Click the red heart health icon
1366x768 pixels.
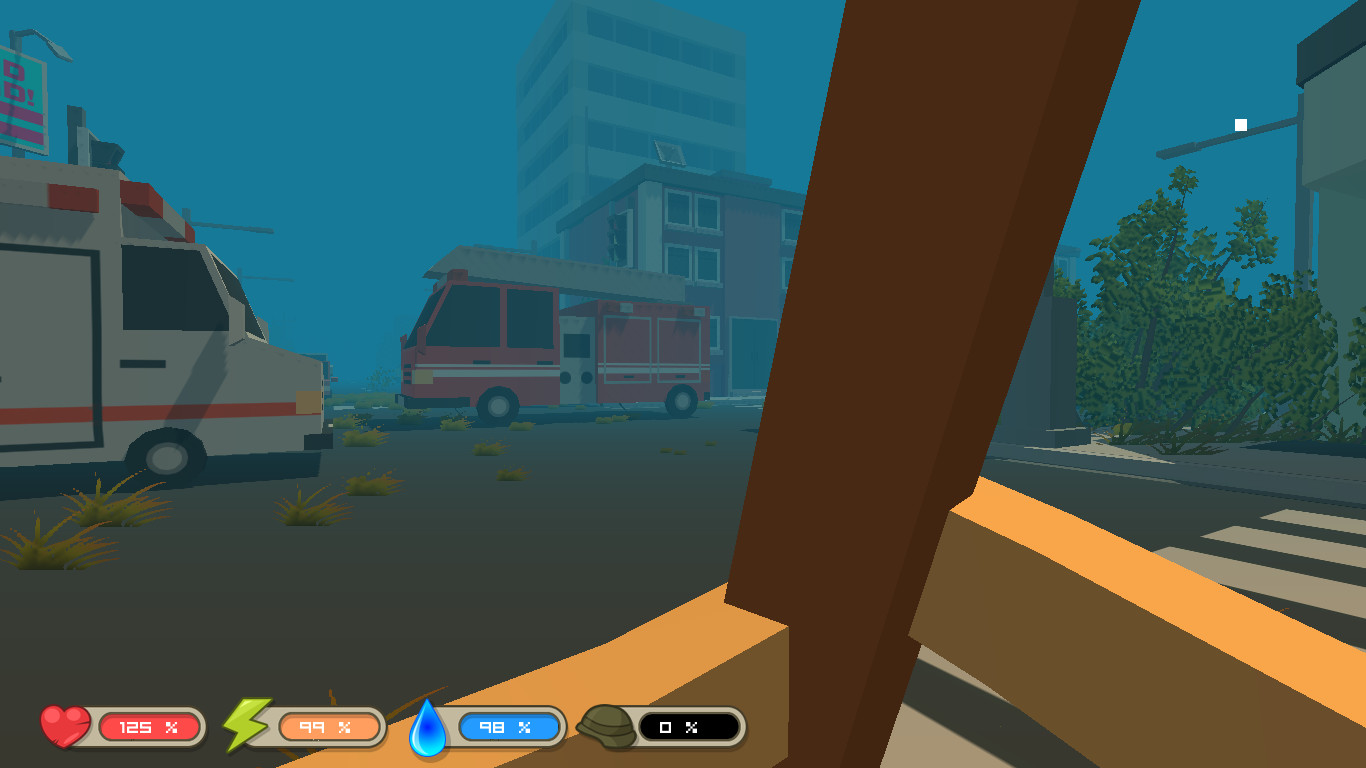coord(63,725)
